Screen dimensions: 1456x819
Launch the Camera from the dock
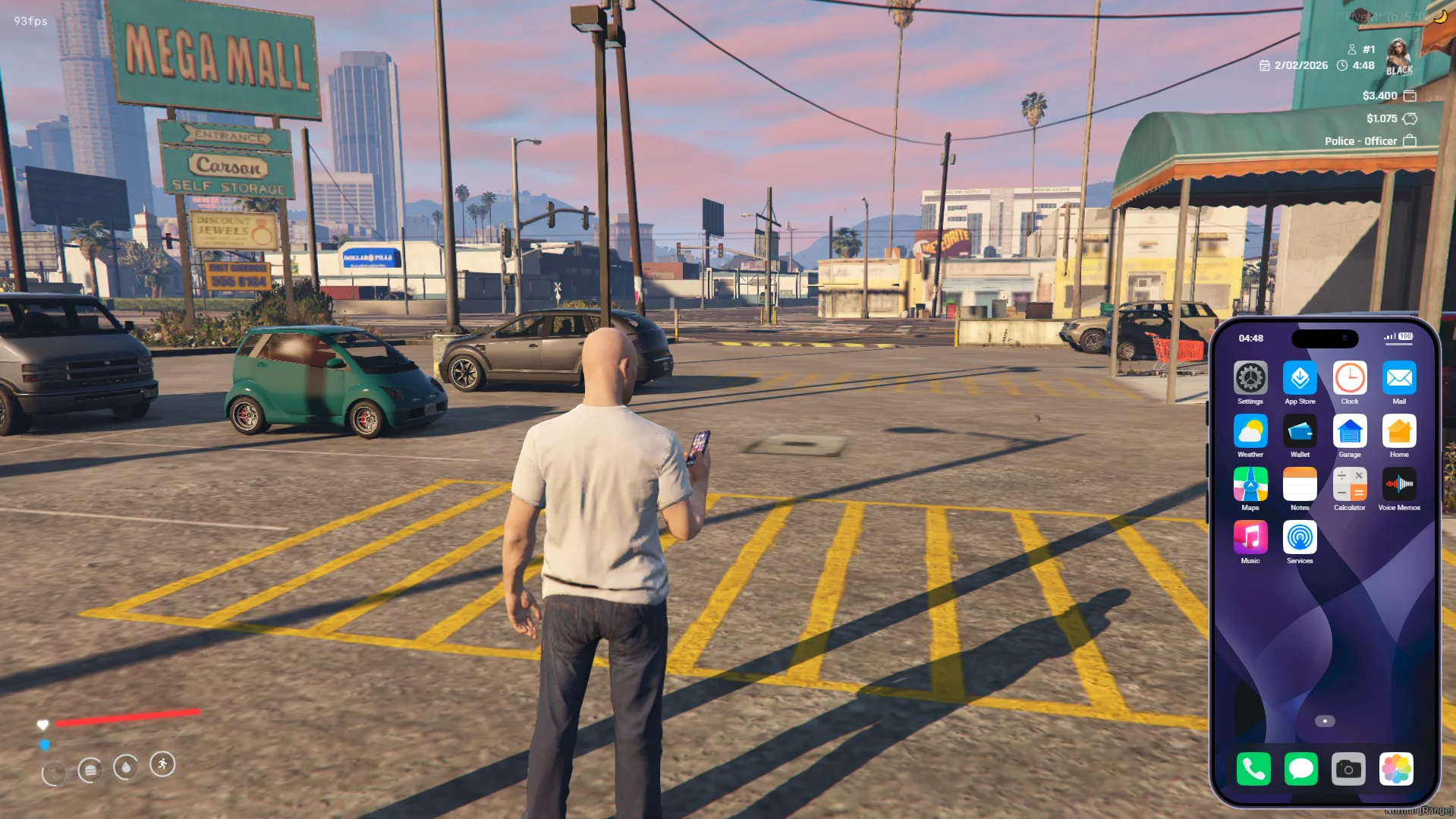(1348, 769)
